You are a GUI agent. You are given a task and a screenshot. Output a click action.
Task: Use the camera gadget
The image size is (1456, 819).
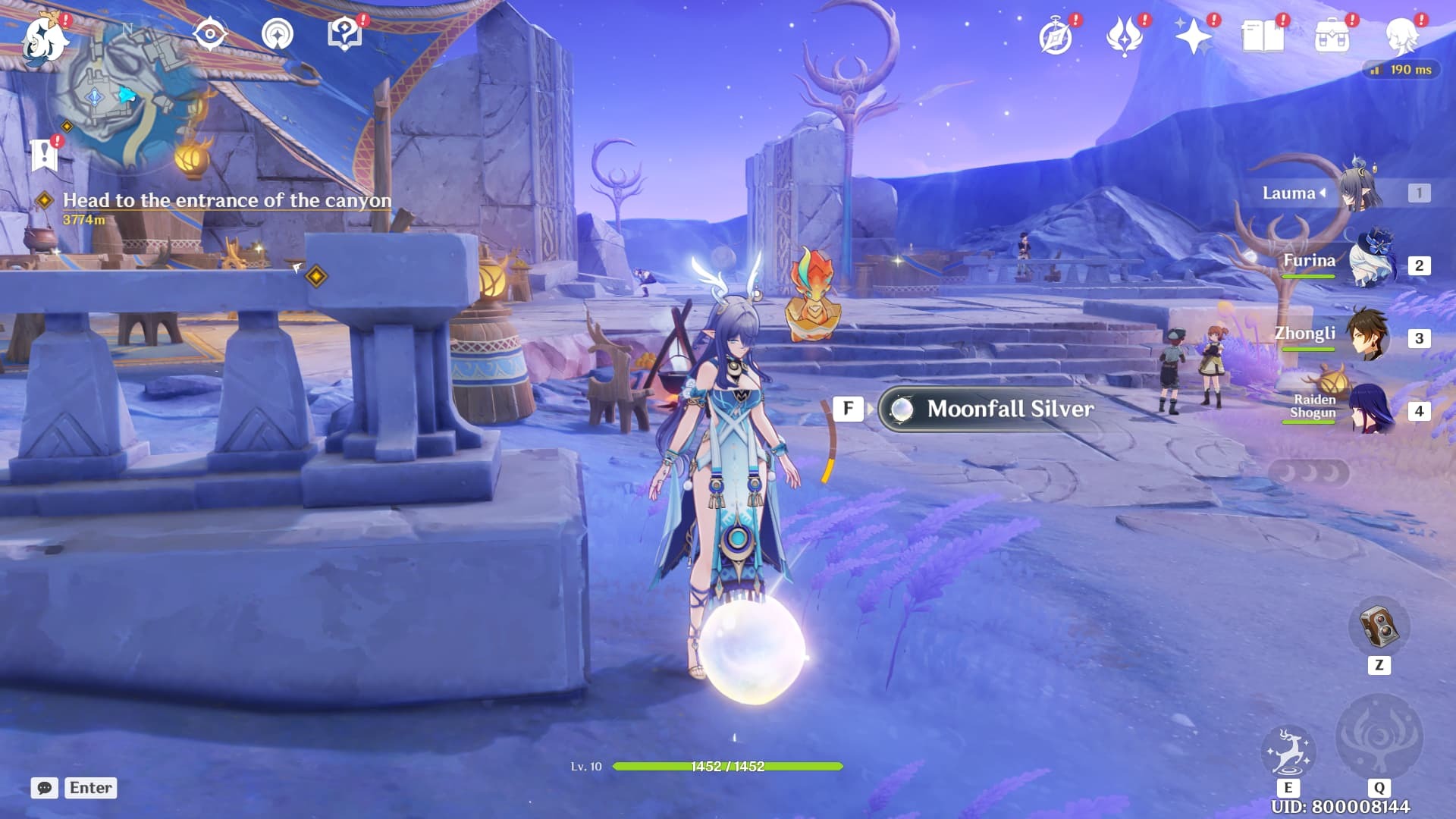[1379, 627]
